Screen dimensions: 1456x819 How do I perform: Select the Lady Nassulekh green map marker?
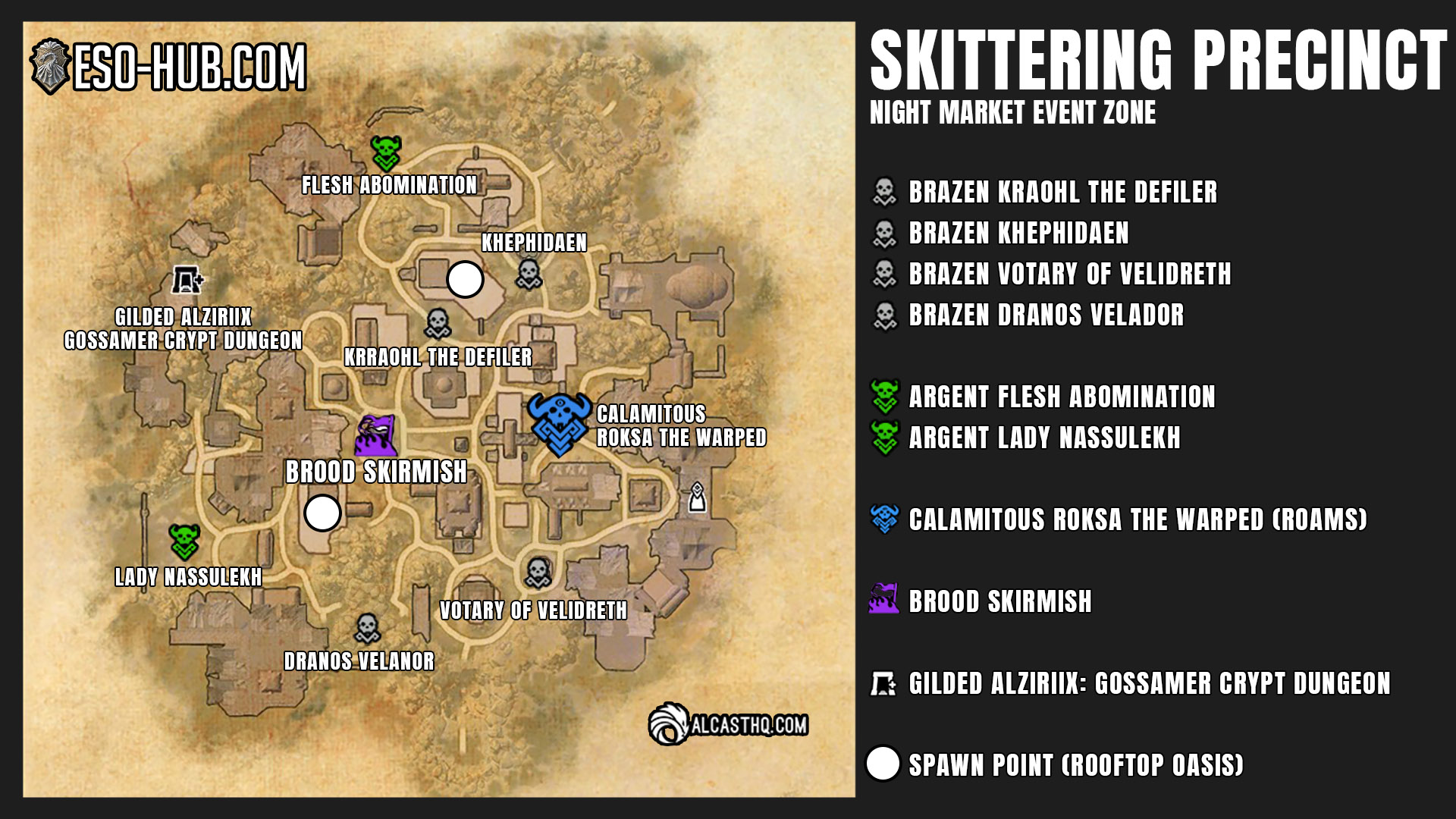coord(184,541)
